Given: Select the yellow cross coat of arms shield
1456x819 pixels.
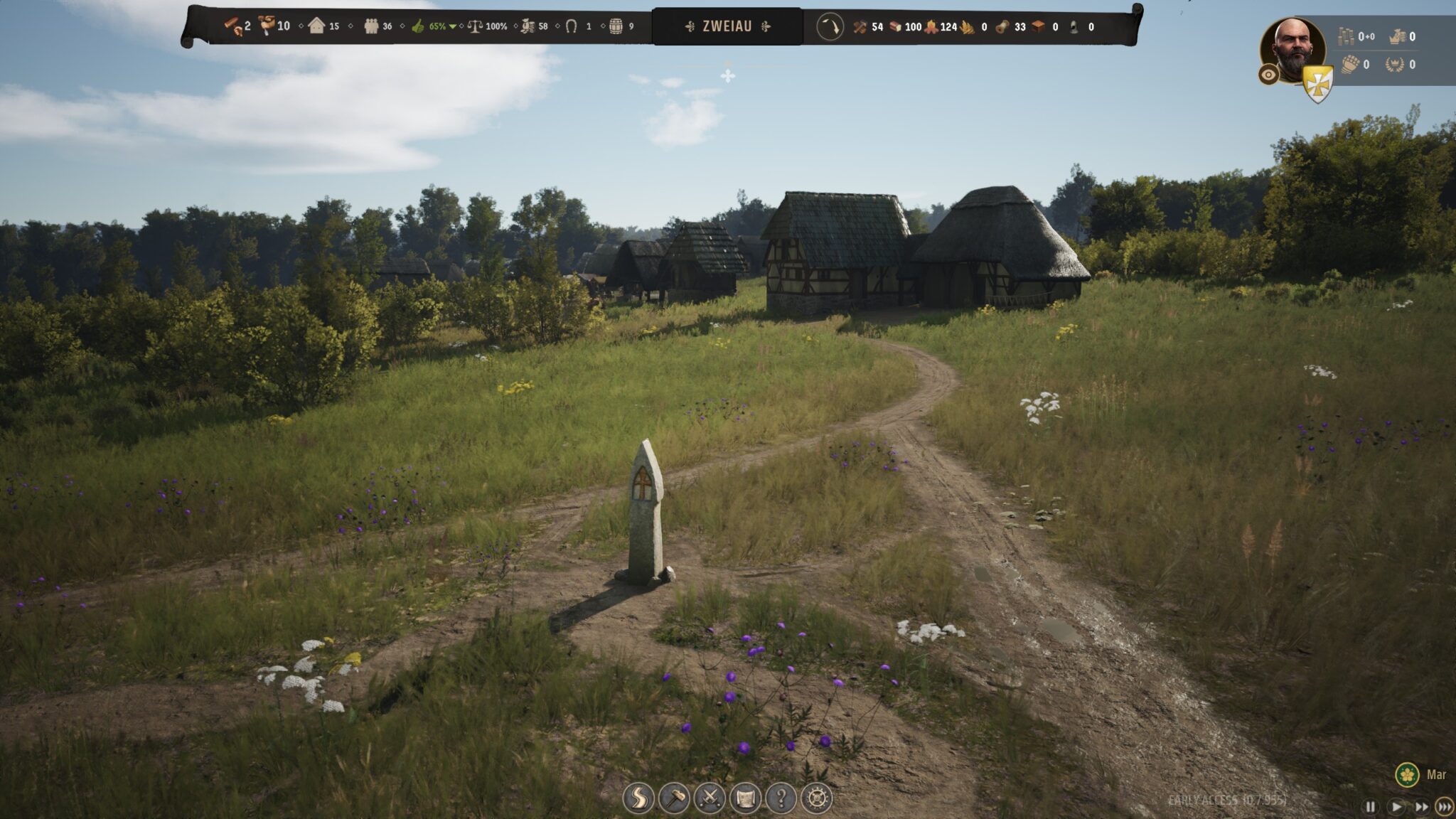Looking at the screenshot, I should (1317, 85).
